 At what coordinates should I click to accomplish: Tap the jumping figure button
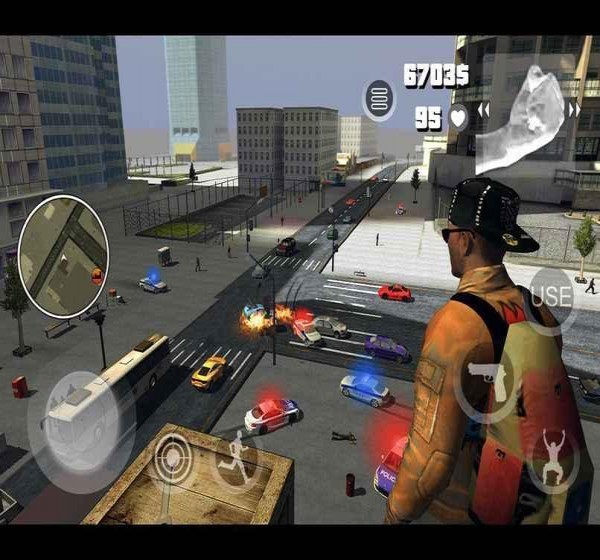point(552,457)
